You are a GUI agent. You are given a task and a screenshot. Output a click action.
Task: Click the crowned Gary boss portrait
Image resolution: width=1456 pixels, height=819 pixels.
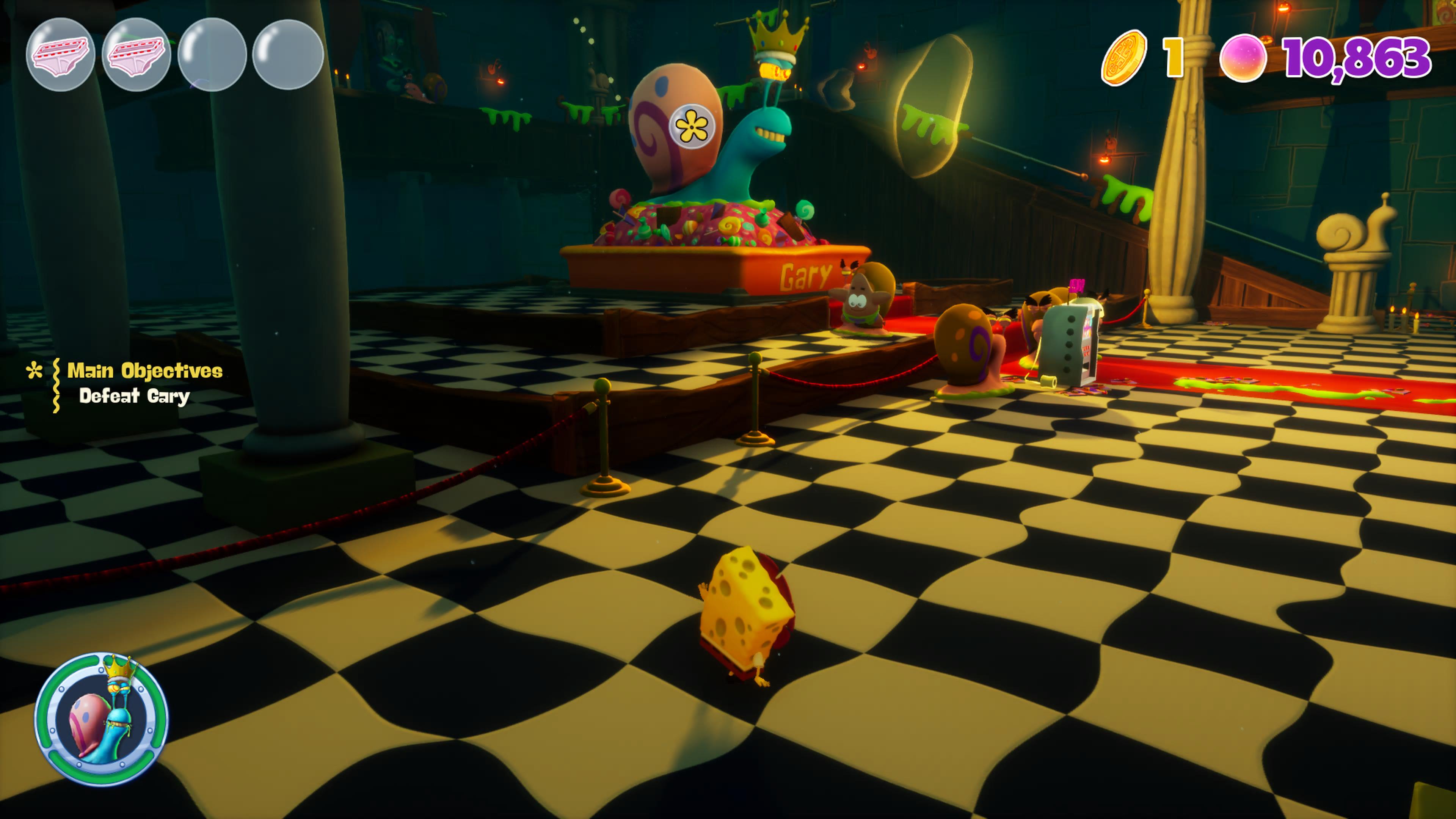tap(102, 719)
